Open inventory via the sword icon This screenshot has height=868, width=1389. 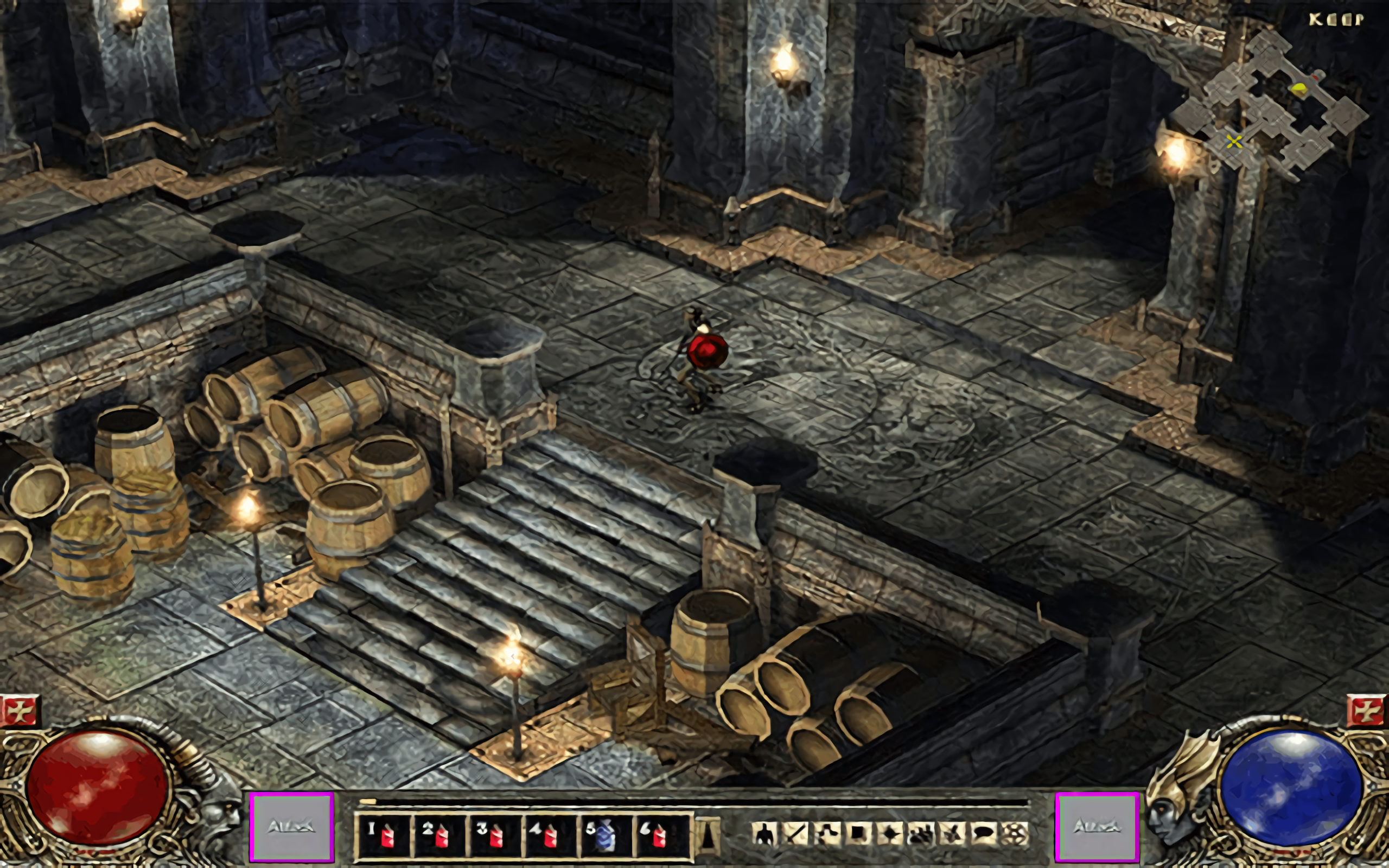[x=795, y=834]
